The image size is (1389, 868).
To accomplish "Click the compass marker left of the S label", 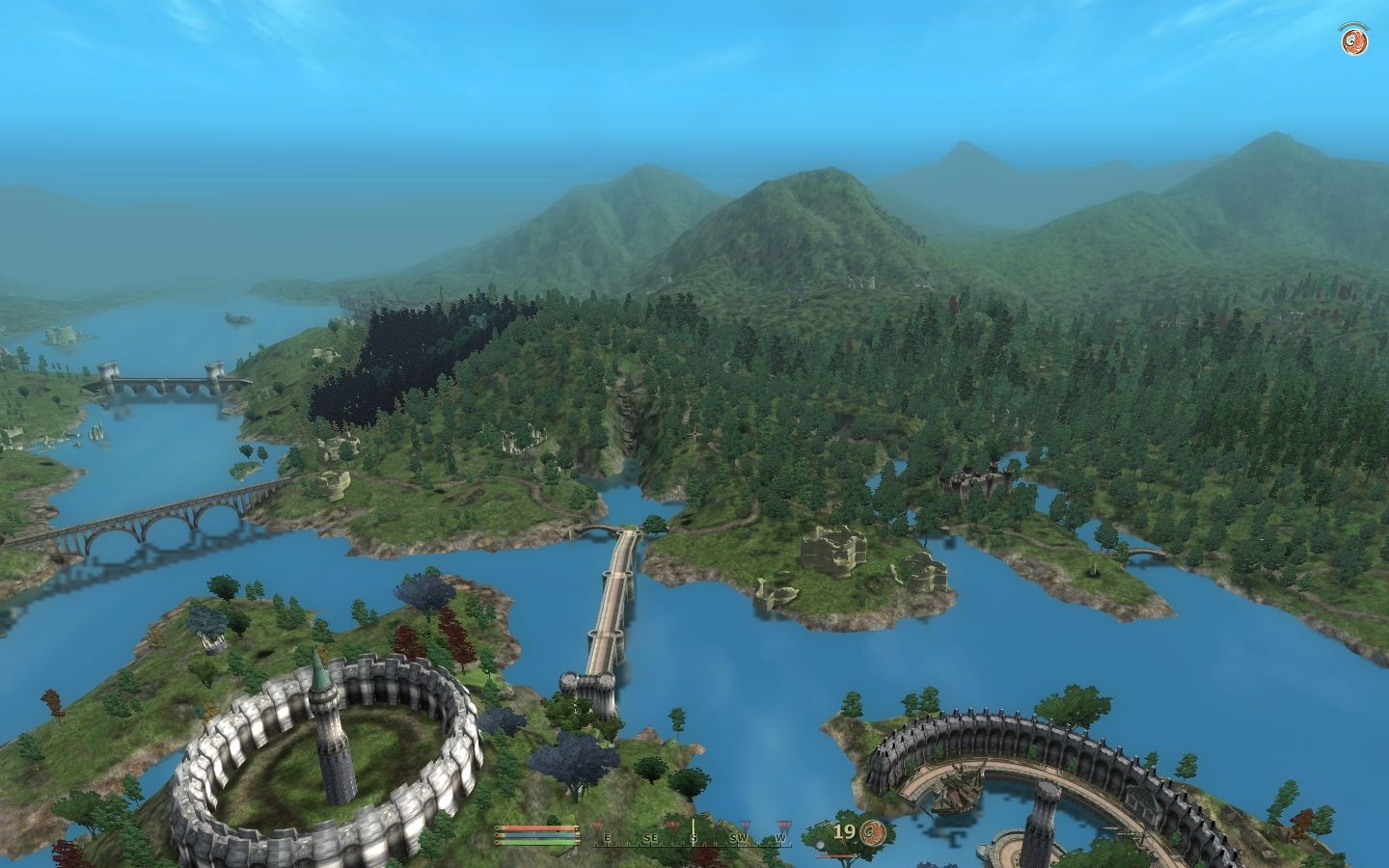I will (672, 826).
